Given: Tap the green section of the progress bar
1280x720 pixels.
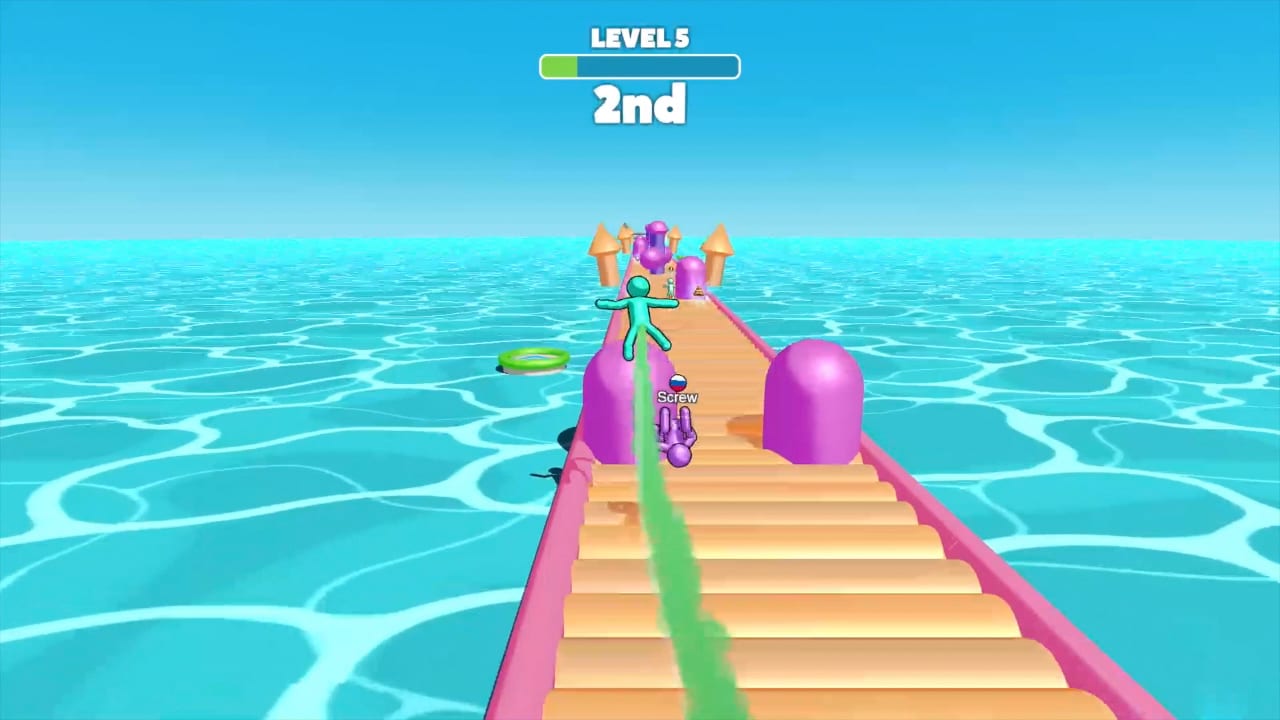Looking at the screenshot, I should (x=558, y=66).
